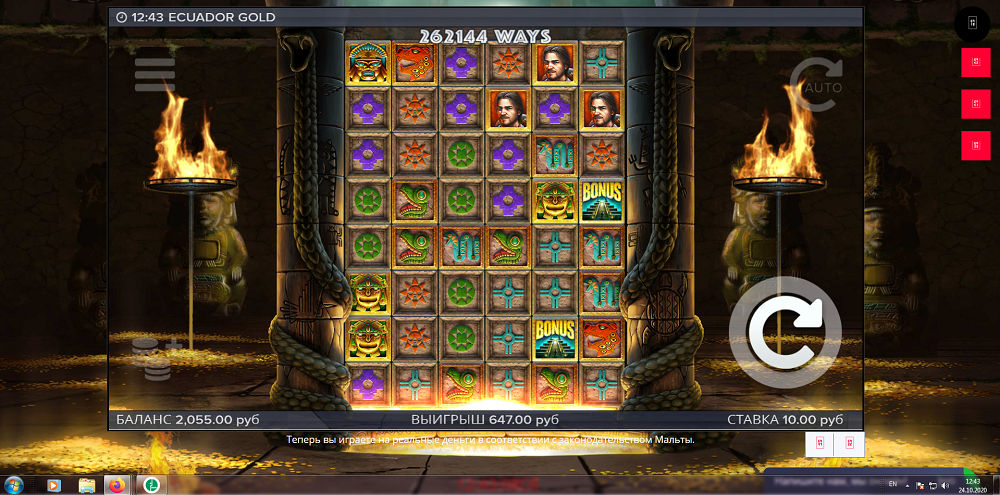This screenshot has height=495, width=1000.
Task: Spin the reels with the large circular arrow
Action: point(784,332)
